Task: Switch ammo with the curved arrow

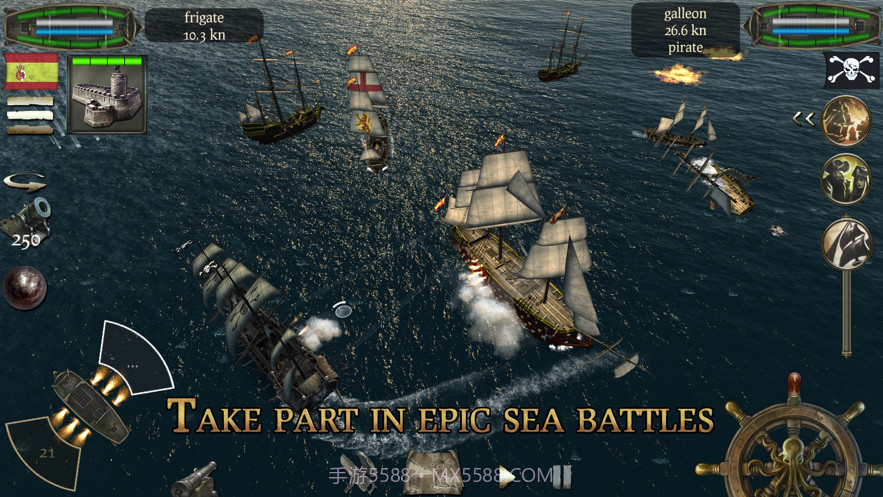Action: pyautogui.click(x=25, y=183)
